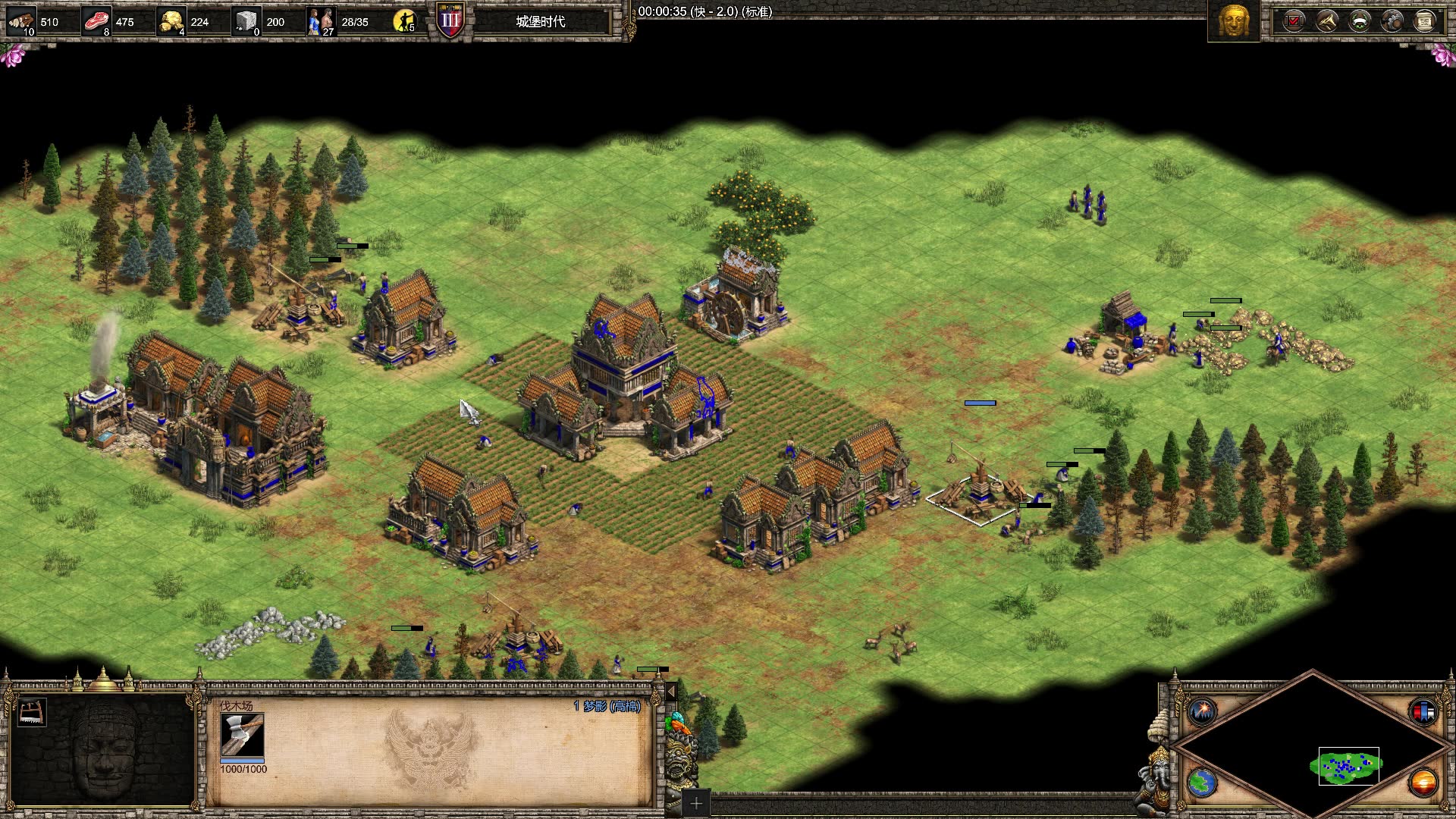1456x819 pixels.
Task: Select the lumber camp axe portrait
Action: [243, 736]
